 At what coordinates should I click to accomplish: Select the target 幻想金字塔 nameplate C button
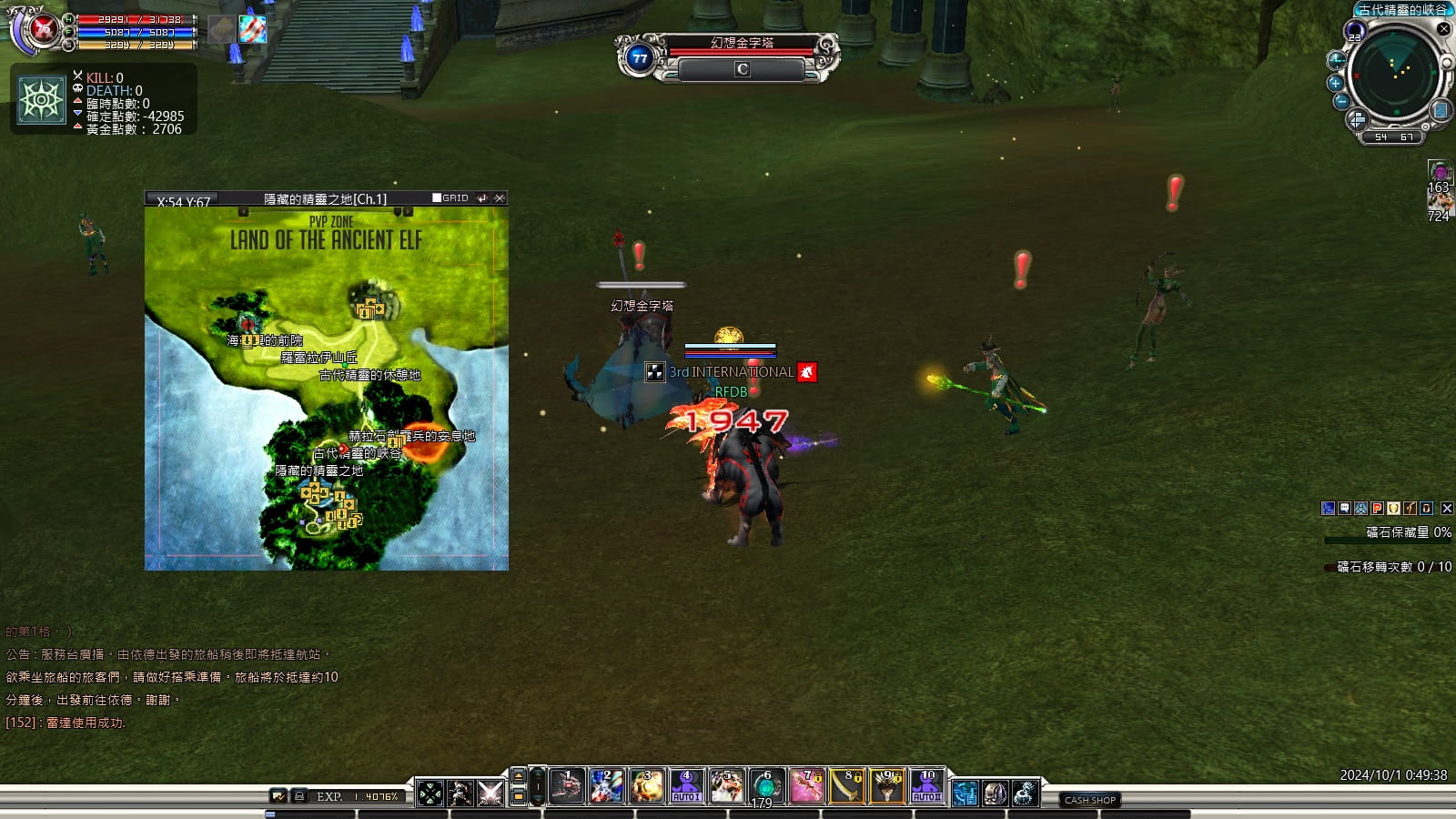tap(742, 69)
